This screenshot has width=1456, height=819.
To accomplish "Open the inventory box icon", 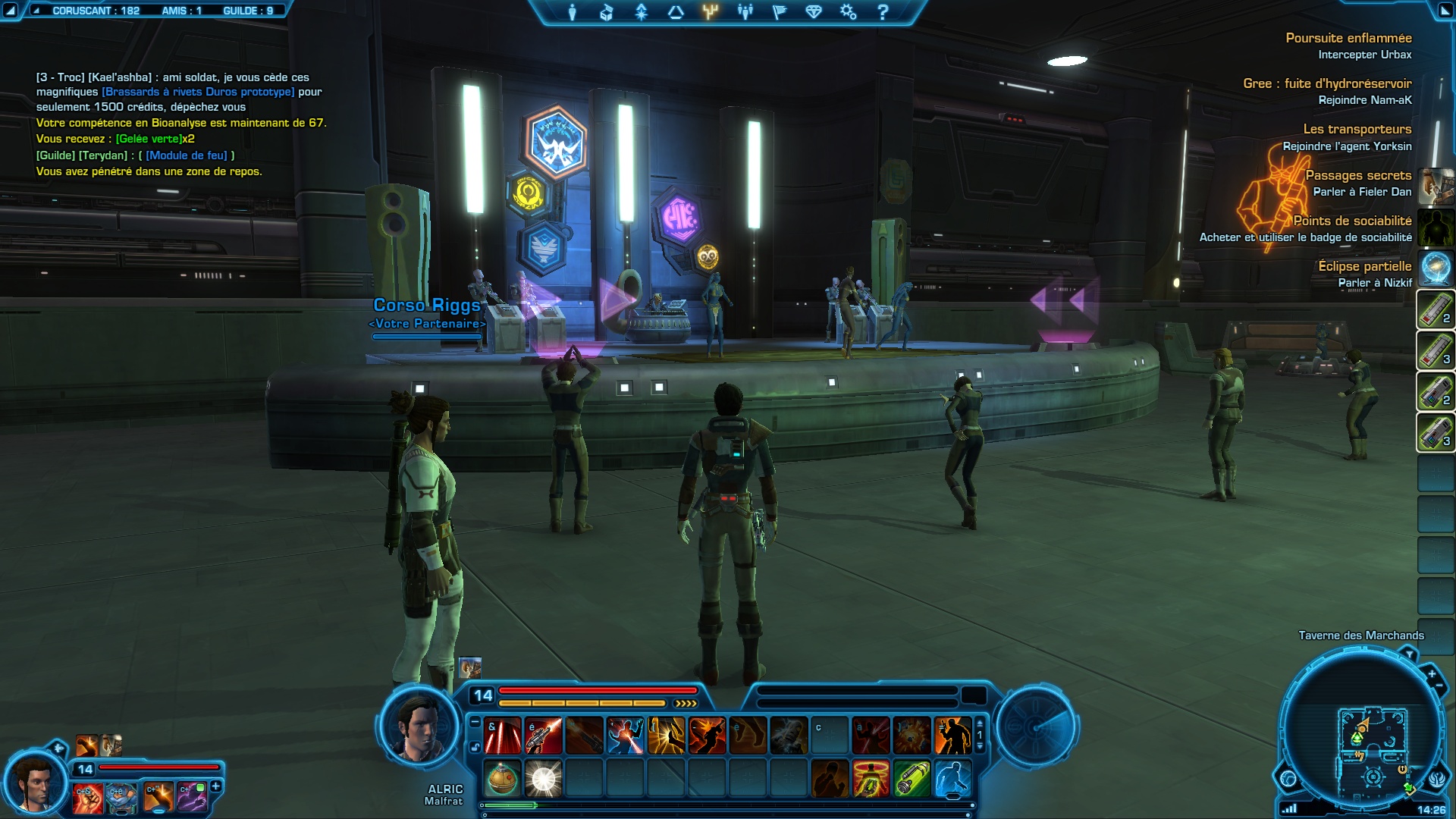I will point(606,12).
